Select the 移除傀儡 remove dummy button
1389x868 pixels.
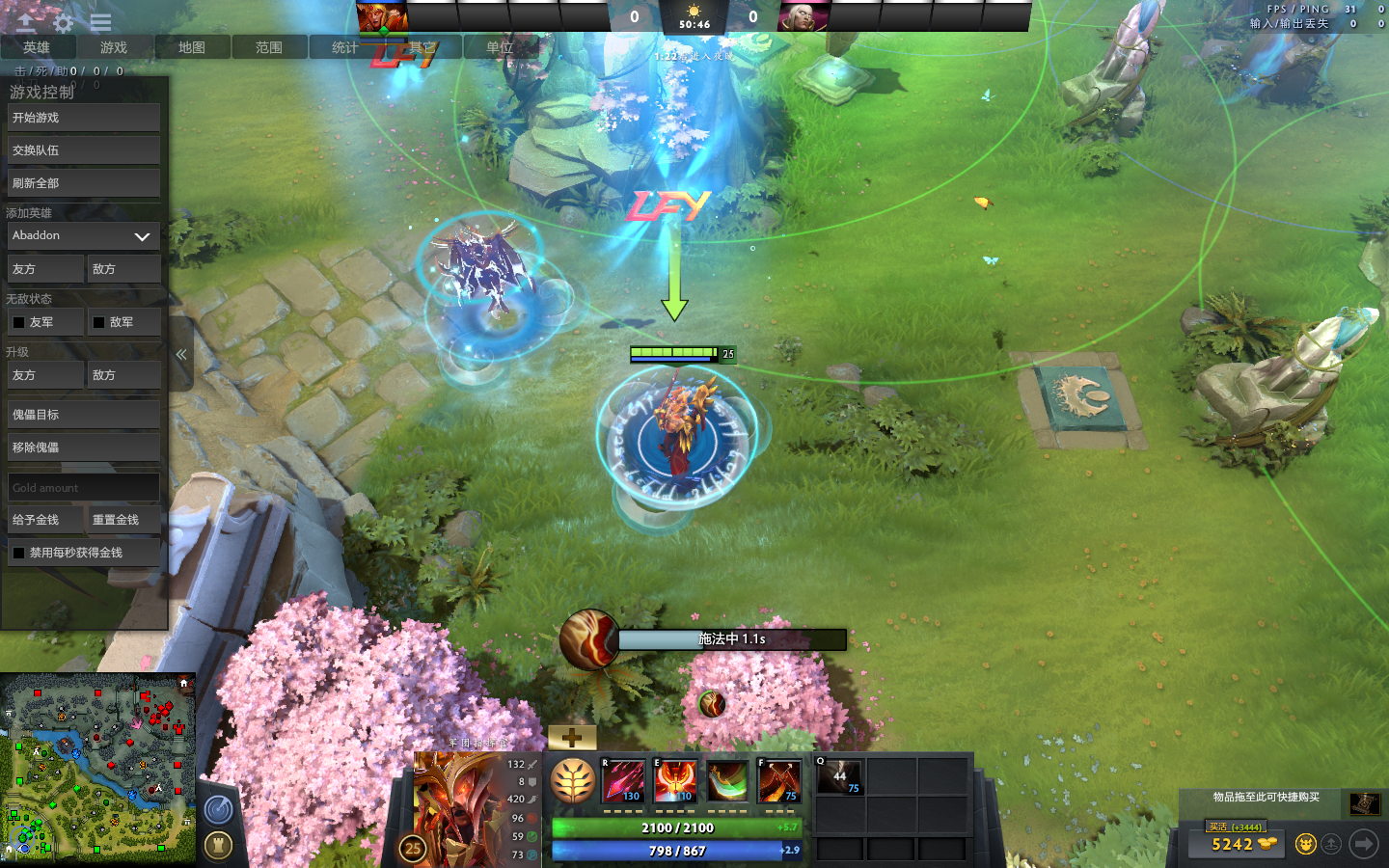point(83,448)
